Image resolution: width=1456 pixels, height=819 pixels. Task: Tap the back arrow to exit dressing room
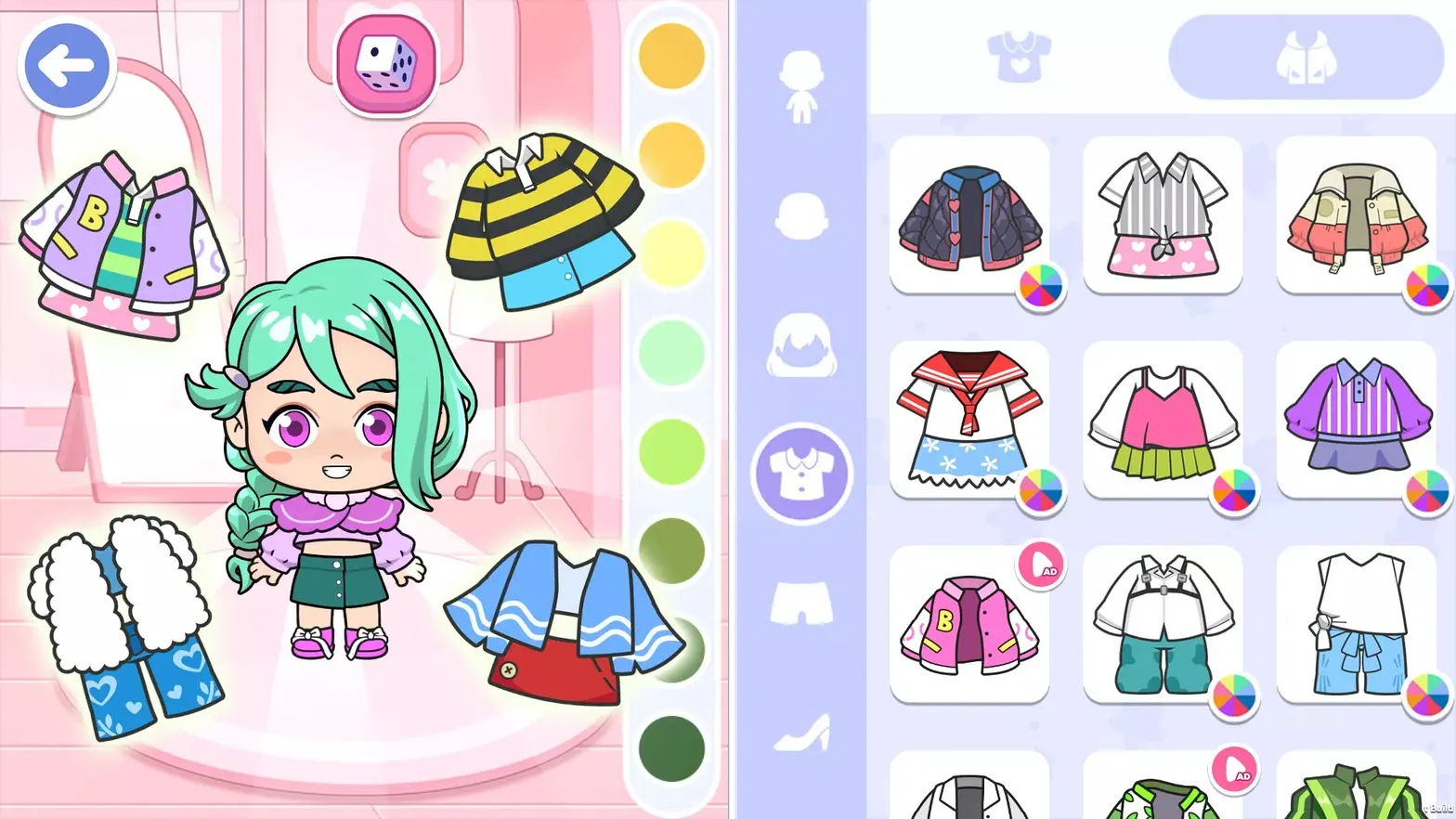coord(67,63)
